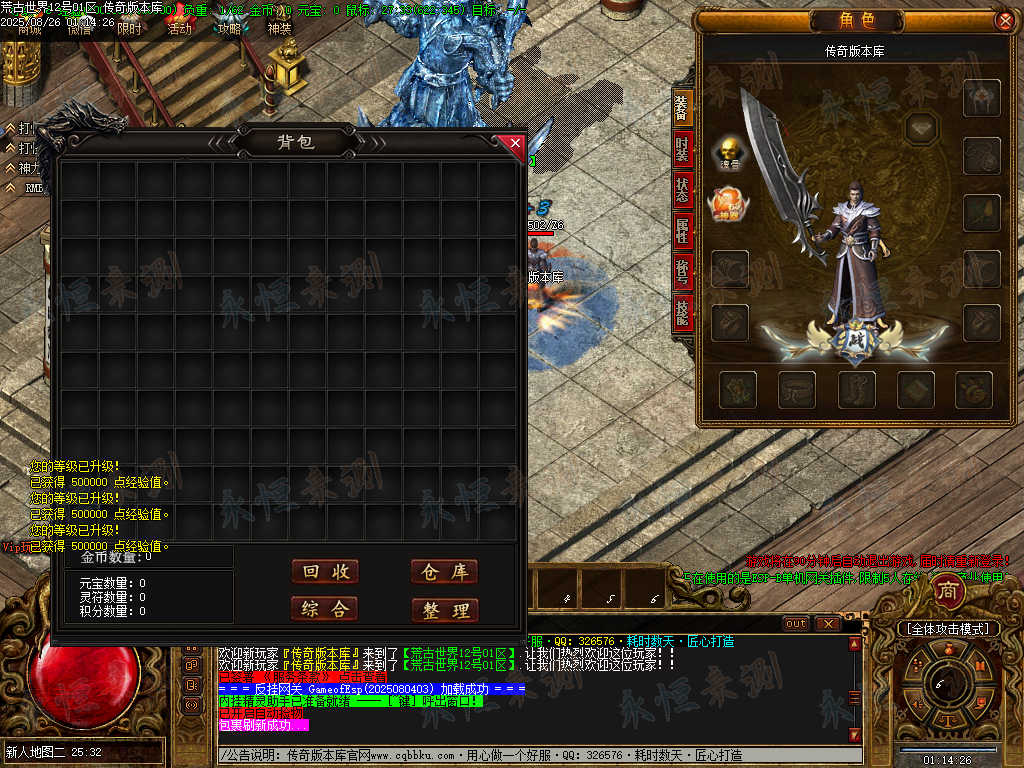Close the 背包 backpack window

coord(515,144)
